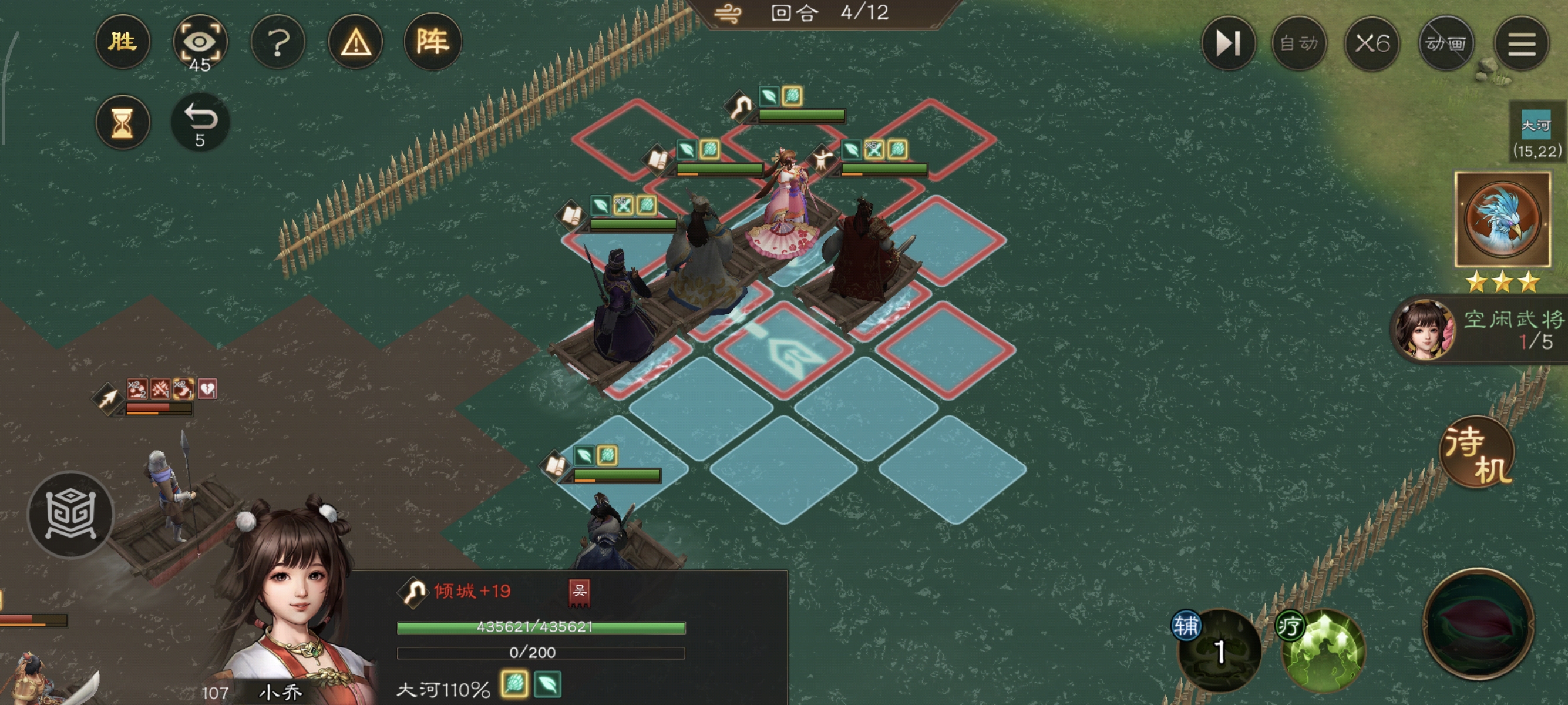Image resolution: width=1568 pixels, height=705 pixels.
Task: Toggle 自动 auto battle
Action: pos(1298,43)
